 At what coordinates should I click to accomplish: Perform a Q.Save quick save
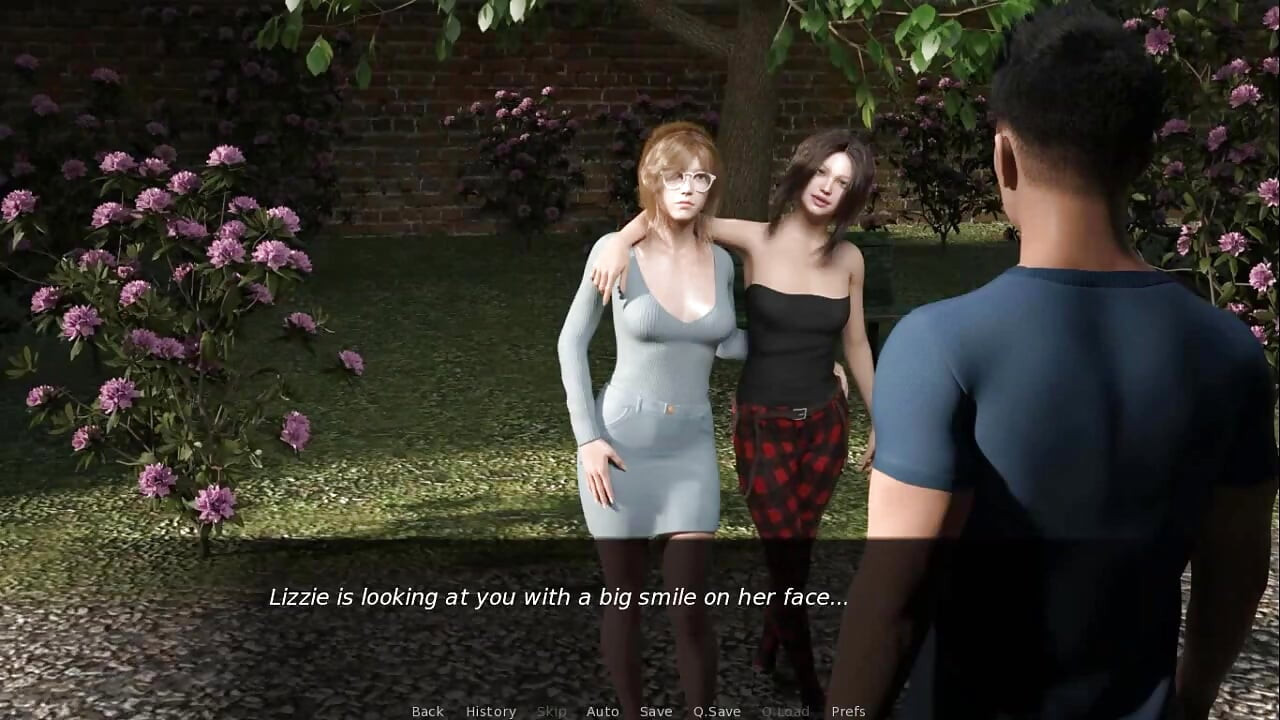click(x=716, y=711)
